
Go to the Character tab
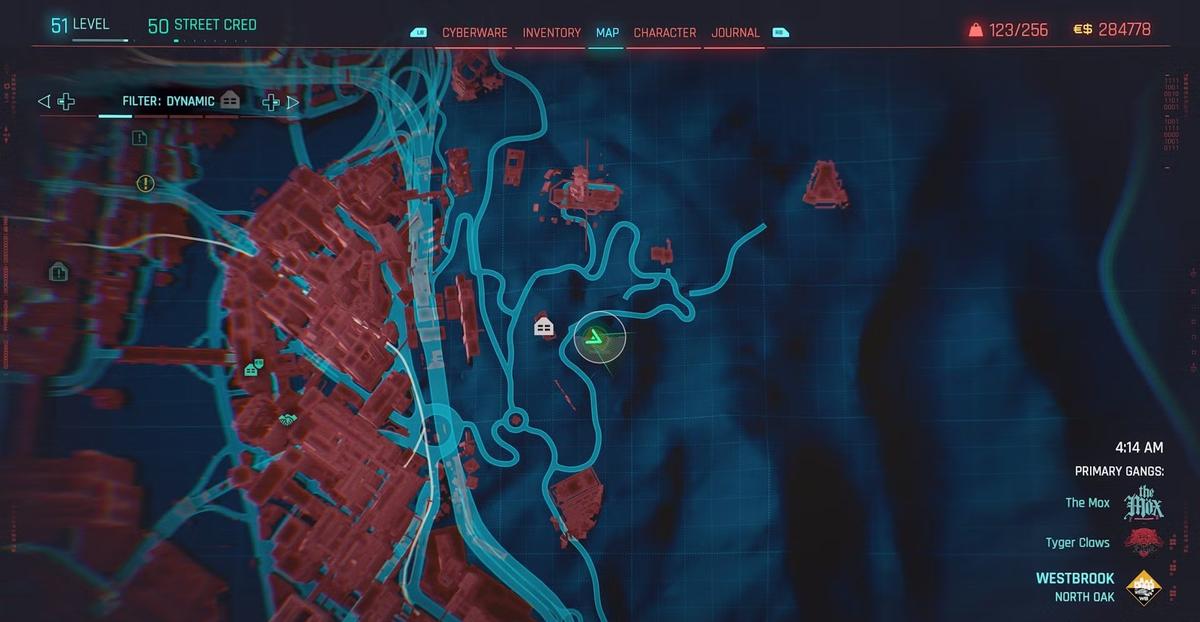664,33
